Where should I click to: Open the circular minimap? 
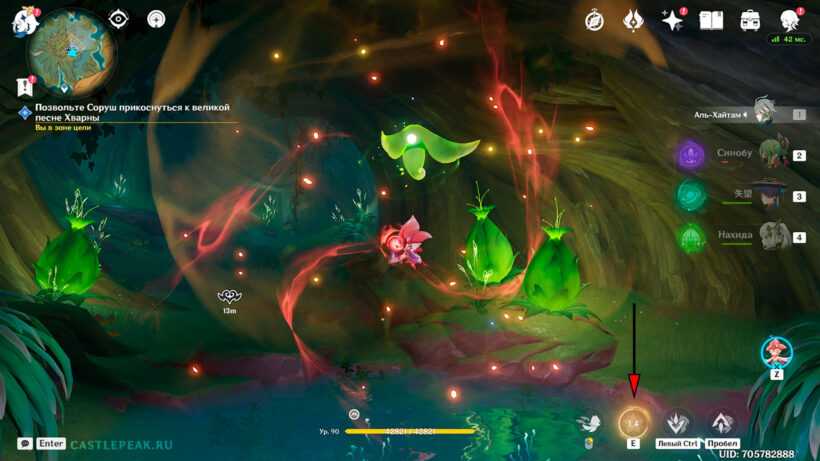click(x=68, y=54)
